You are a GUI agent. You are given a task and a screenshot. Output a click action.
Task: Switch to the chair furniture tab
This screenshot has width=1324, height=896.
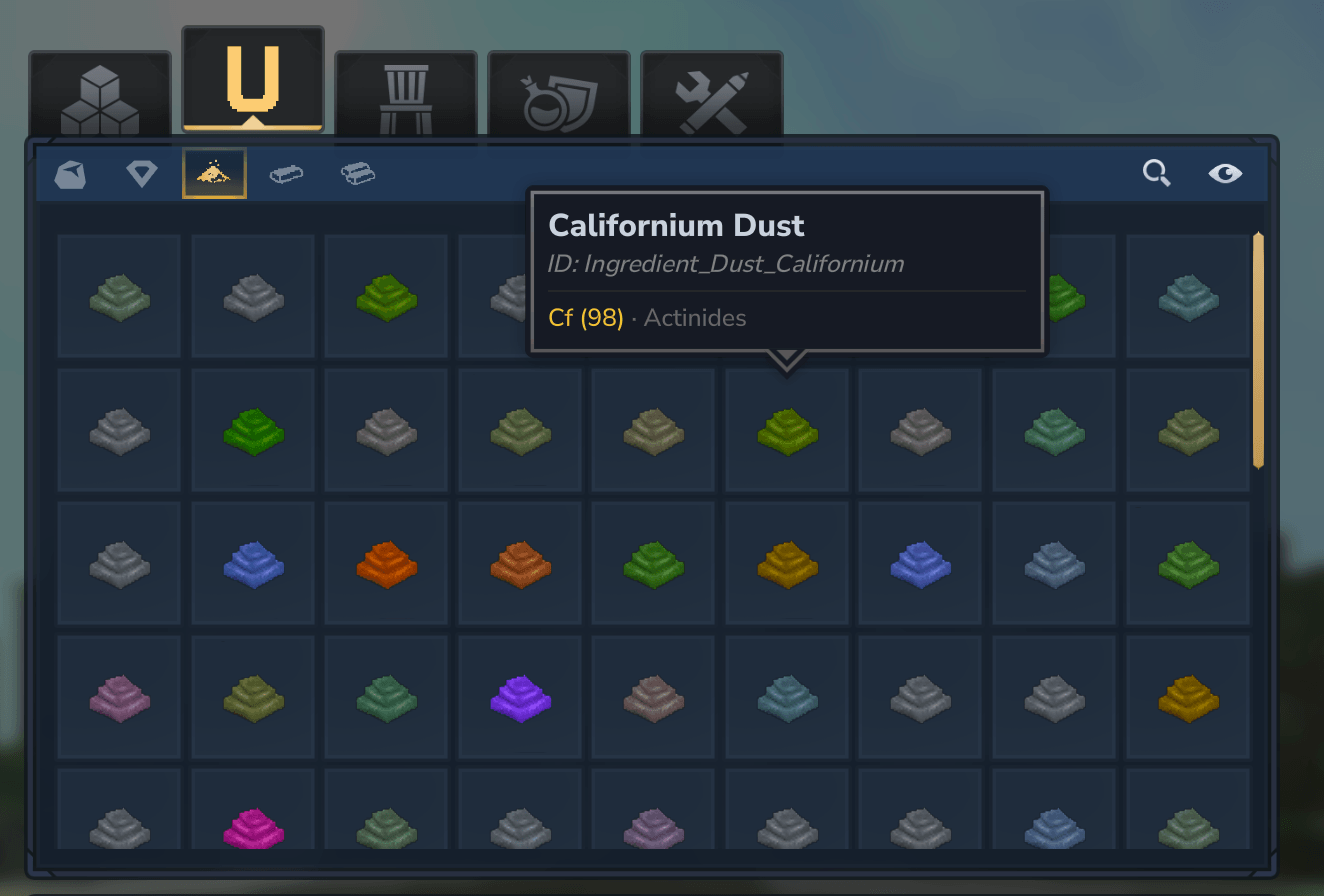[405, 97]
